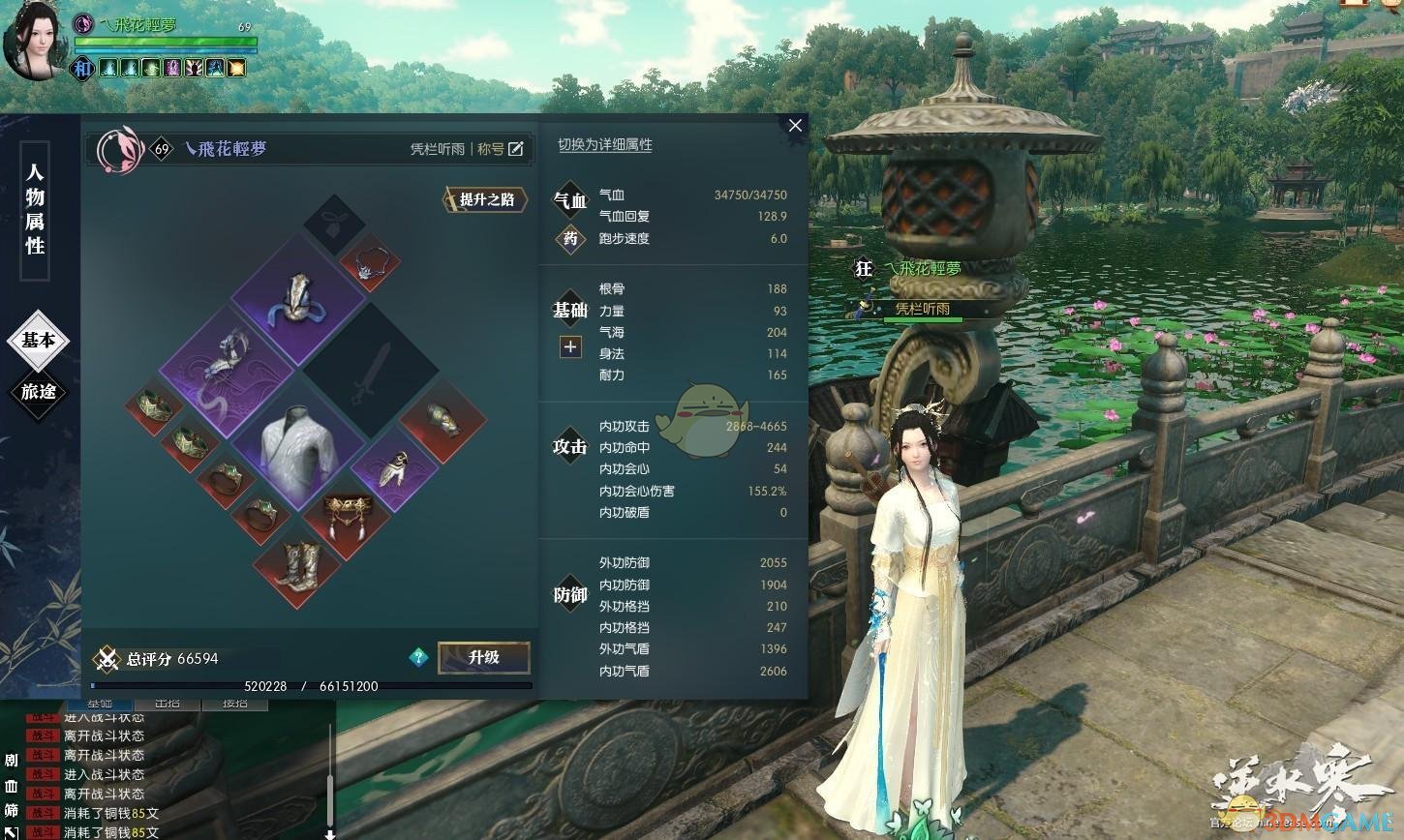
Task: Toggle the 剧 chat channel filter
Action: [x=11, y=762]
